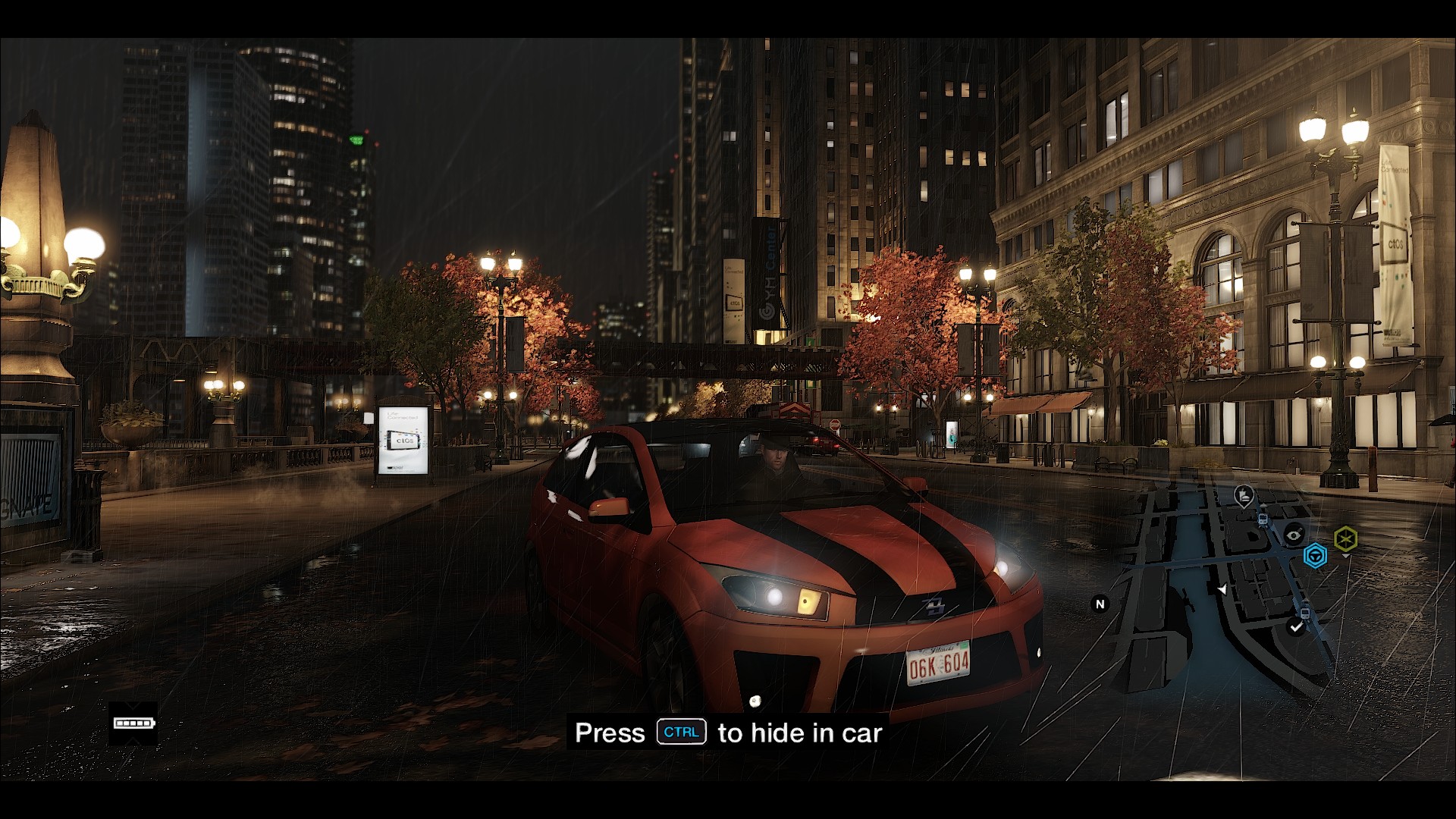Select the blue steering wheel hexagon marker
1456x819 pixels.
coord(1315,557)
